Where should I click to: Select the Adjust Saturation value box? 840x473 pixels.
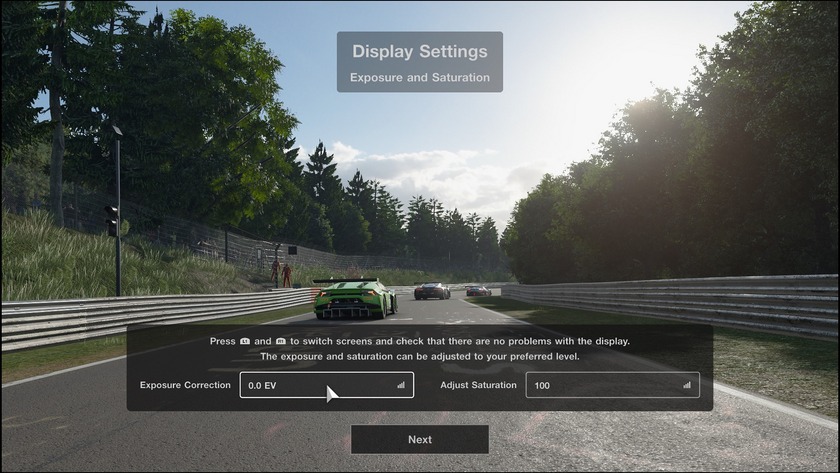612,385
